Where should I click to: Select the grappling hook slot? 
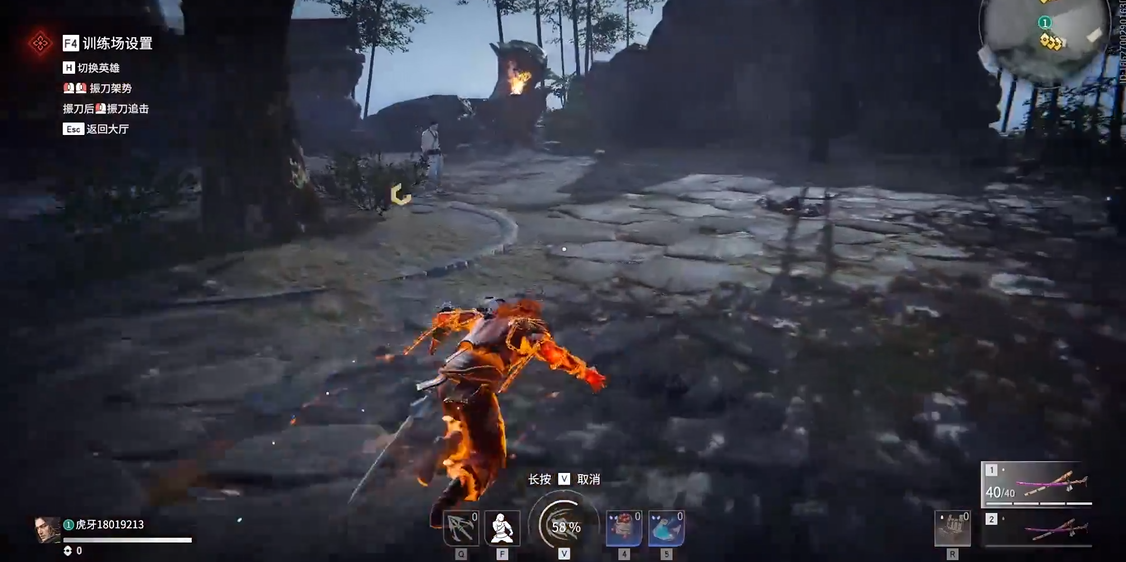[461, 528]
